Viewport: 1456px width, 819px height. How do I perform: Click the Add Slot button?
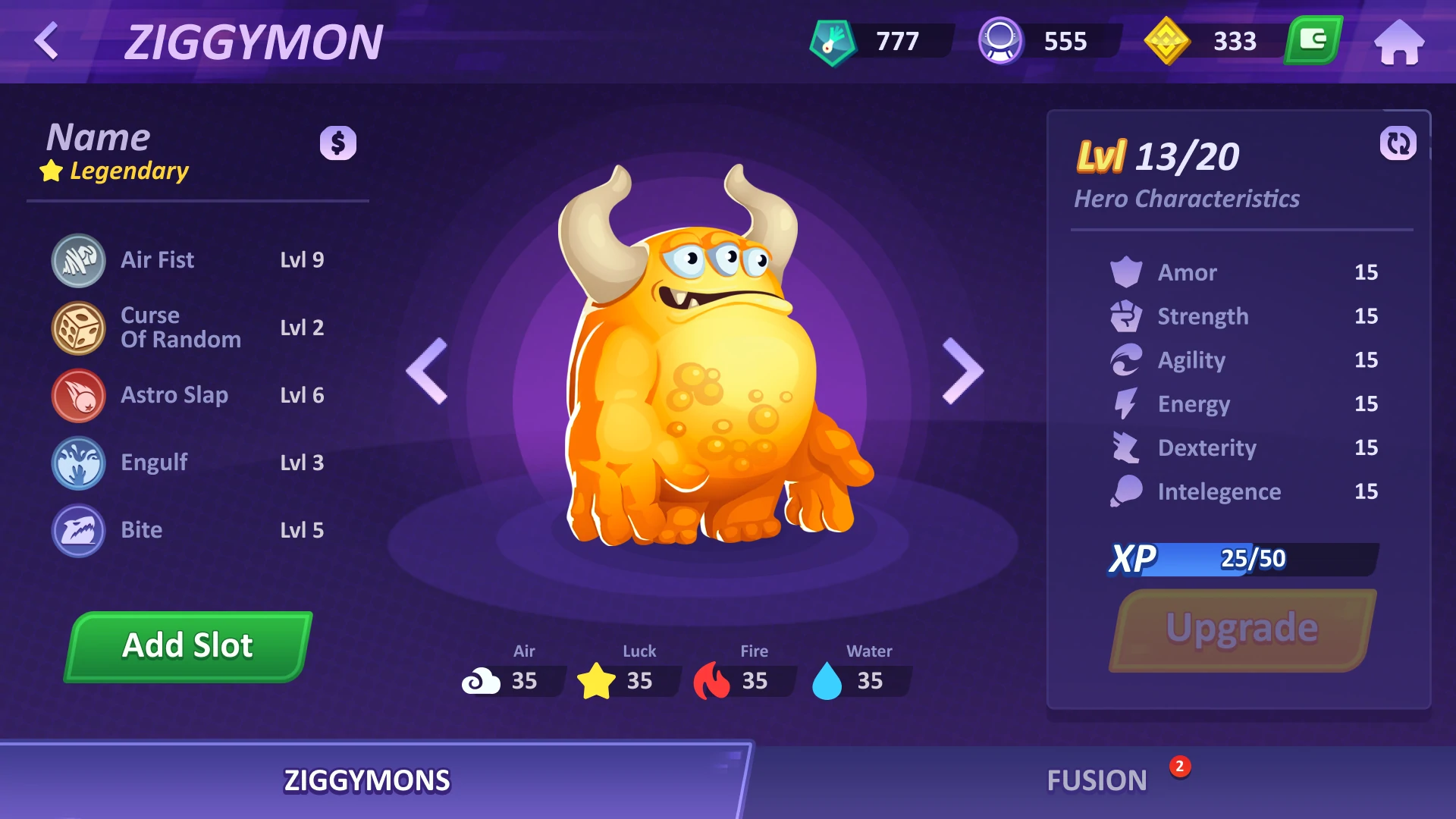point(188,646)
